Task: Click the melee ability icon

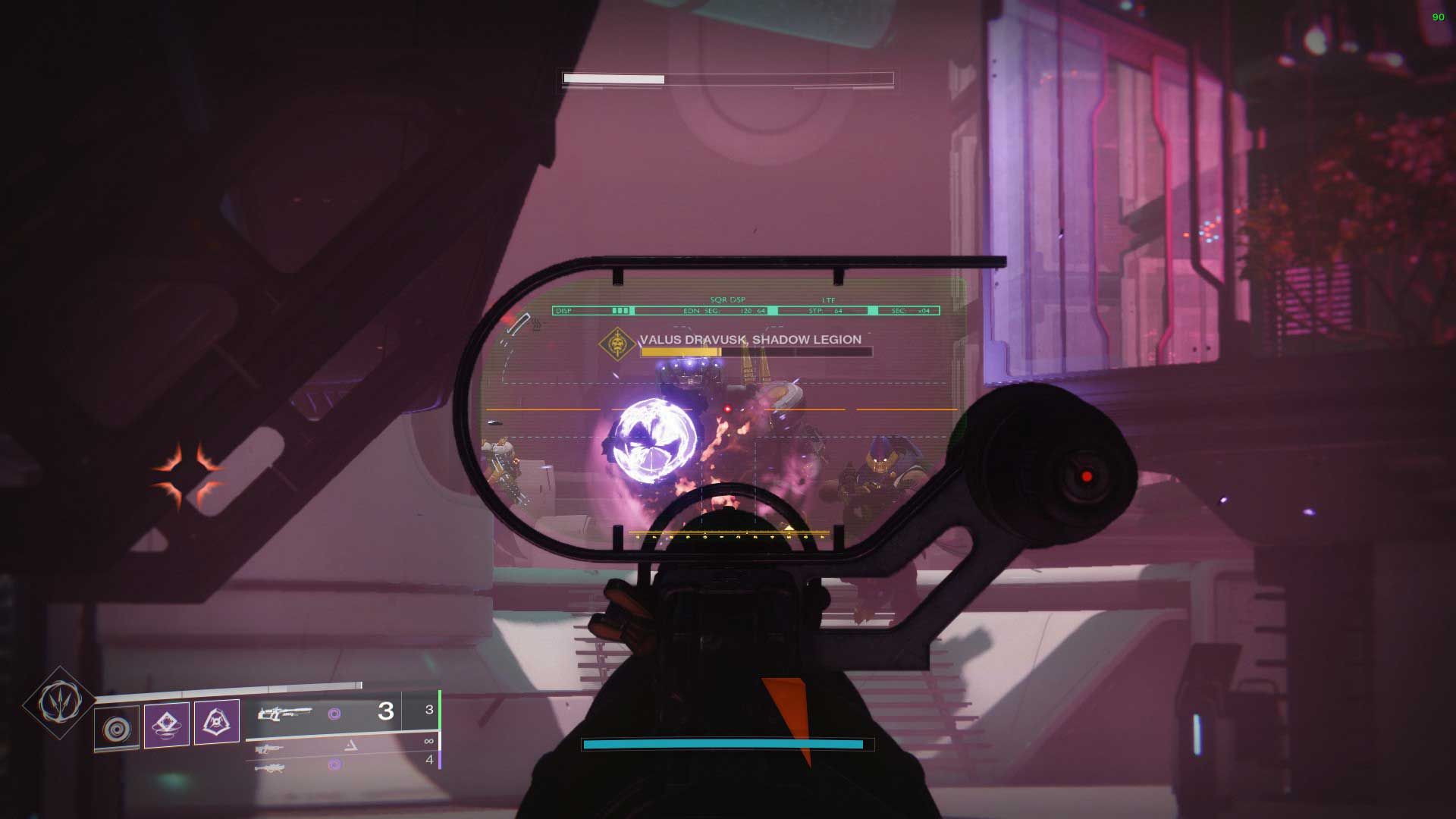Action: point(217,720)
